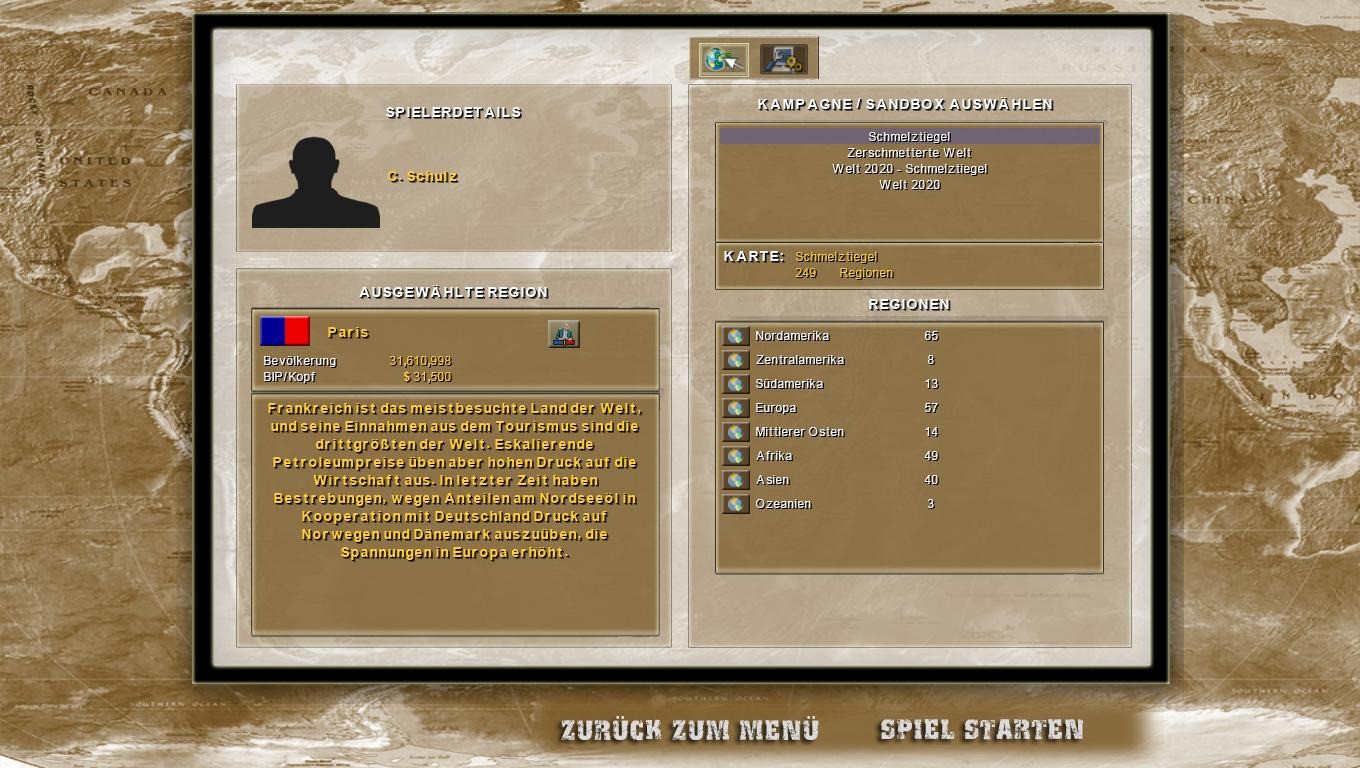
Task: Select the Afrika region group
Action: coord(736,457)
